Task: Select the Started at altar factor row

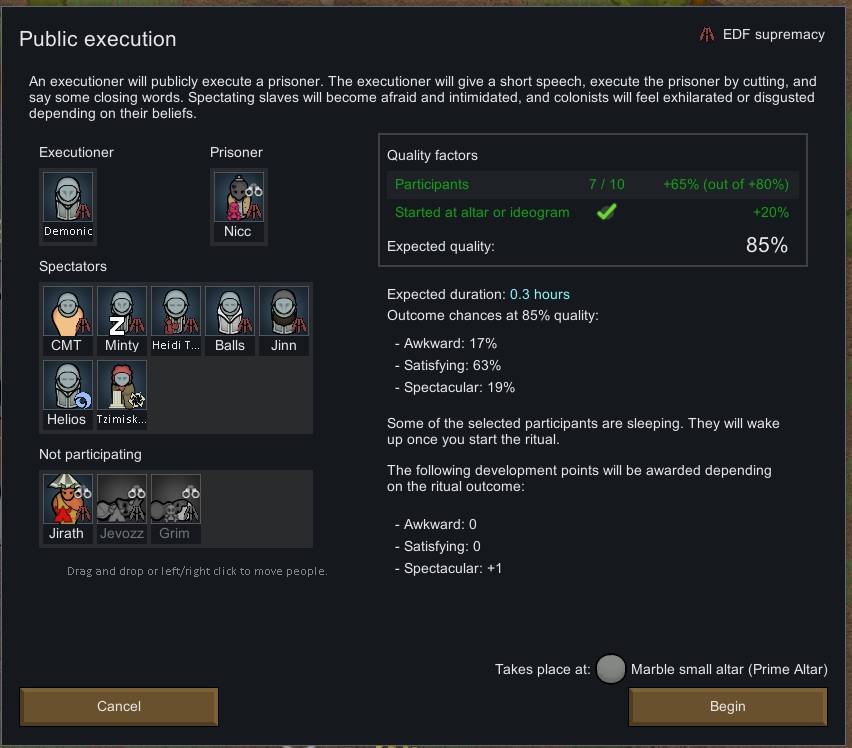Action: pyautogui.click(x=591, y=212)
